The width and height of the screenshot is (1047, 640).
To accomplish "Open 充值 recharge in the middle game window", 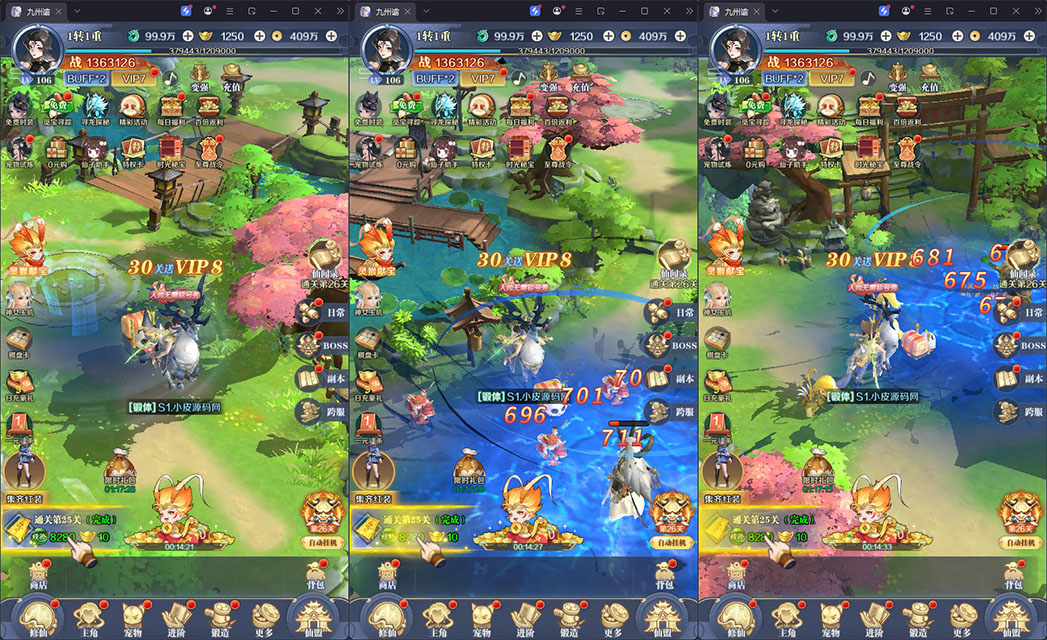I will 579,75.
